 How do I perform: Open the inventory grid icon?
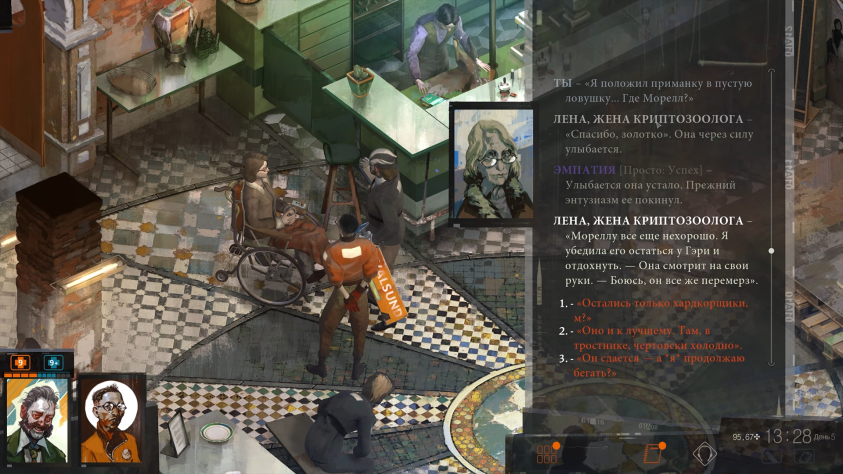pos(548,453)
